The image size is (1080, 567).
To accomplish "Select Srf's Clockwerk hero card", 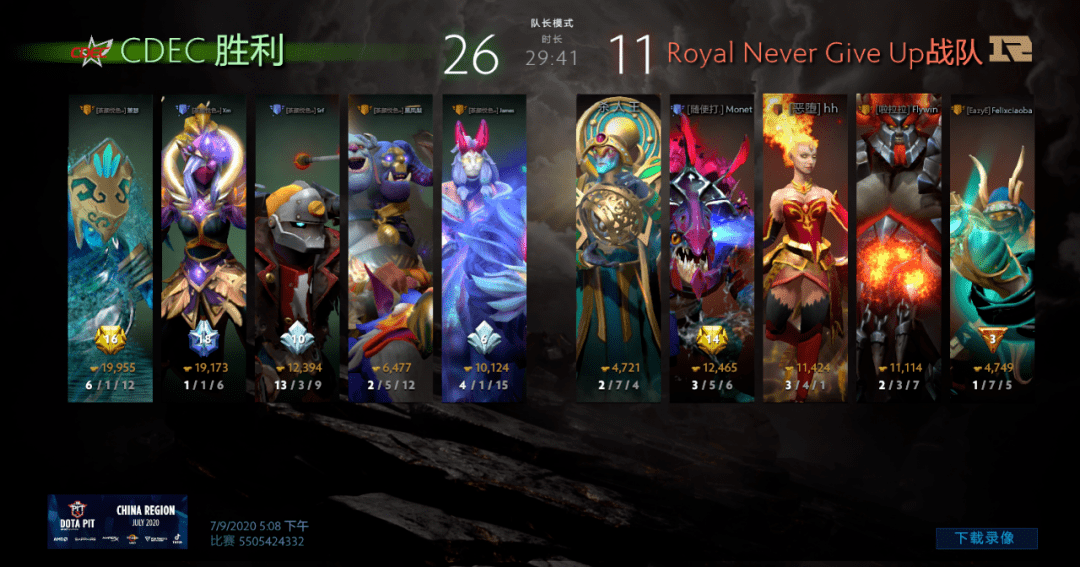I will click(297, 248).
